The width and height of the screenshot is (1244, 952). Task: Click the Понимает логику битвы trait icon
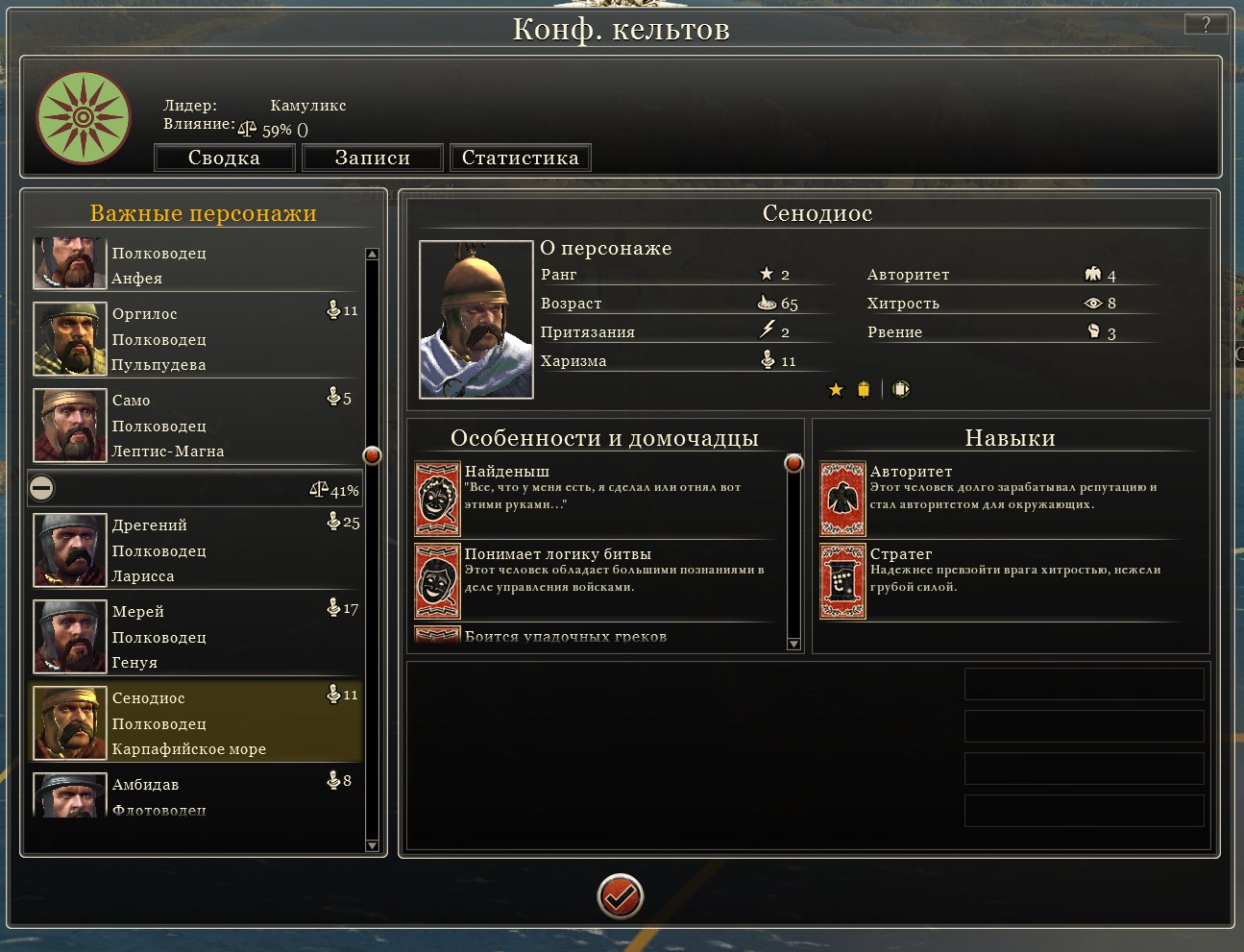[437, 581]
